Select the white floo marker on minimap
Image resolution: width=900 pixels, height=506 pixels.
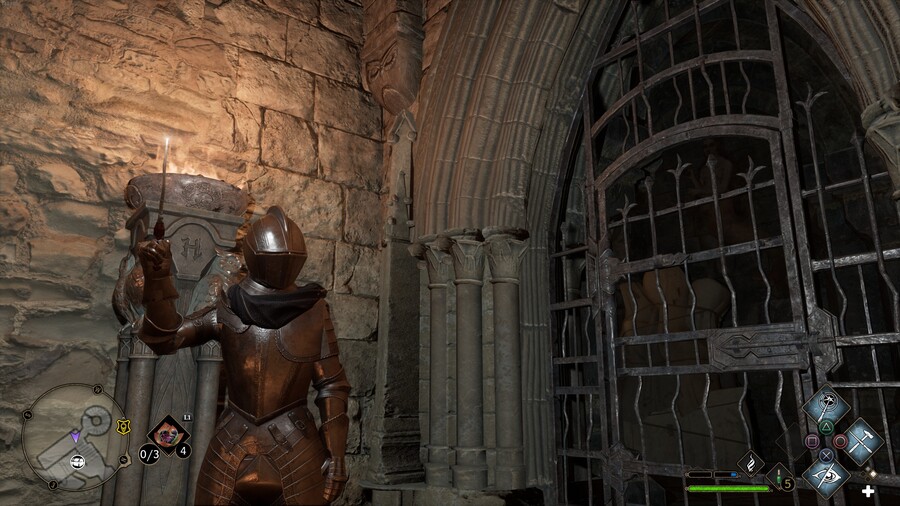(77, 461)
